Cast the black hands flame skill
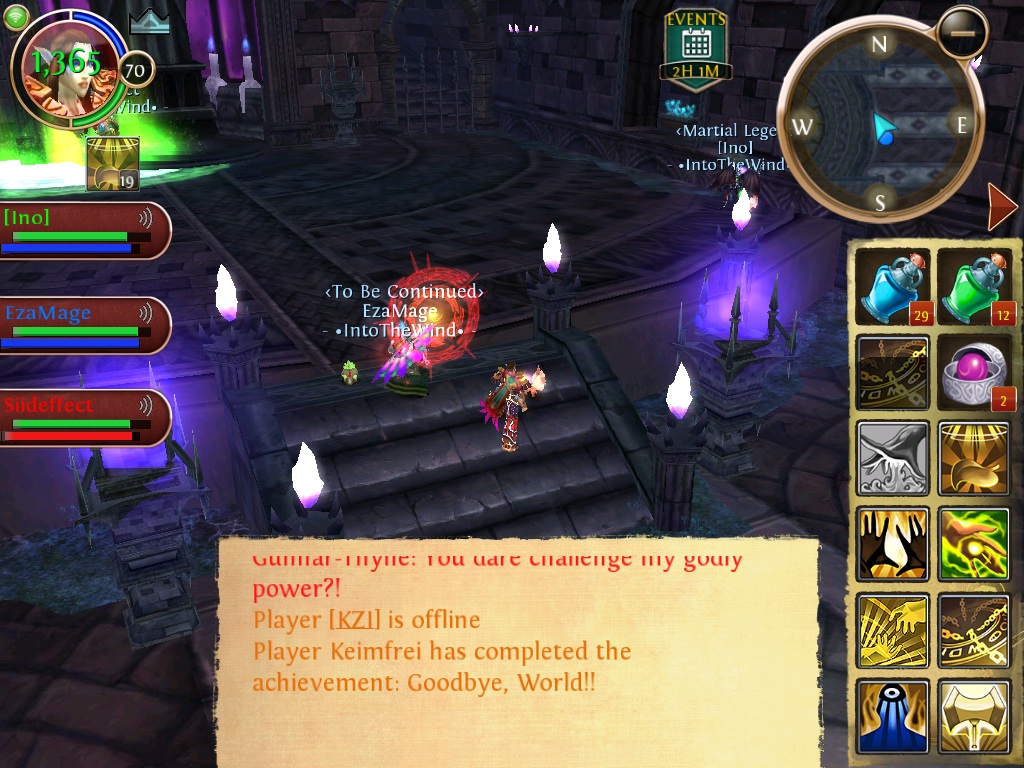This screenshot has width=1024, height=768. pyautogui.click(x=893, y=544)
